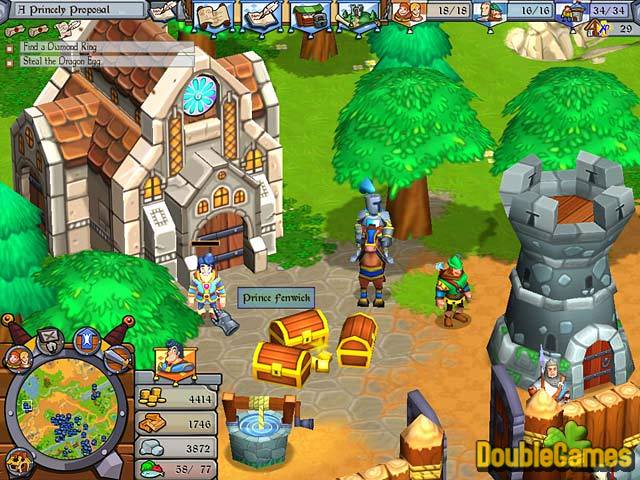Select the green-hooded archer army icon
The width and height of the screenshot is (640, 480).
[x=490, y=12]
